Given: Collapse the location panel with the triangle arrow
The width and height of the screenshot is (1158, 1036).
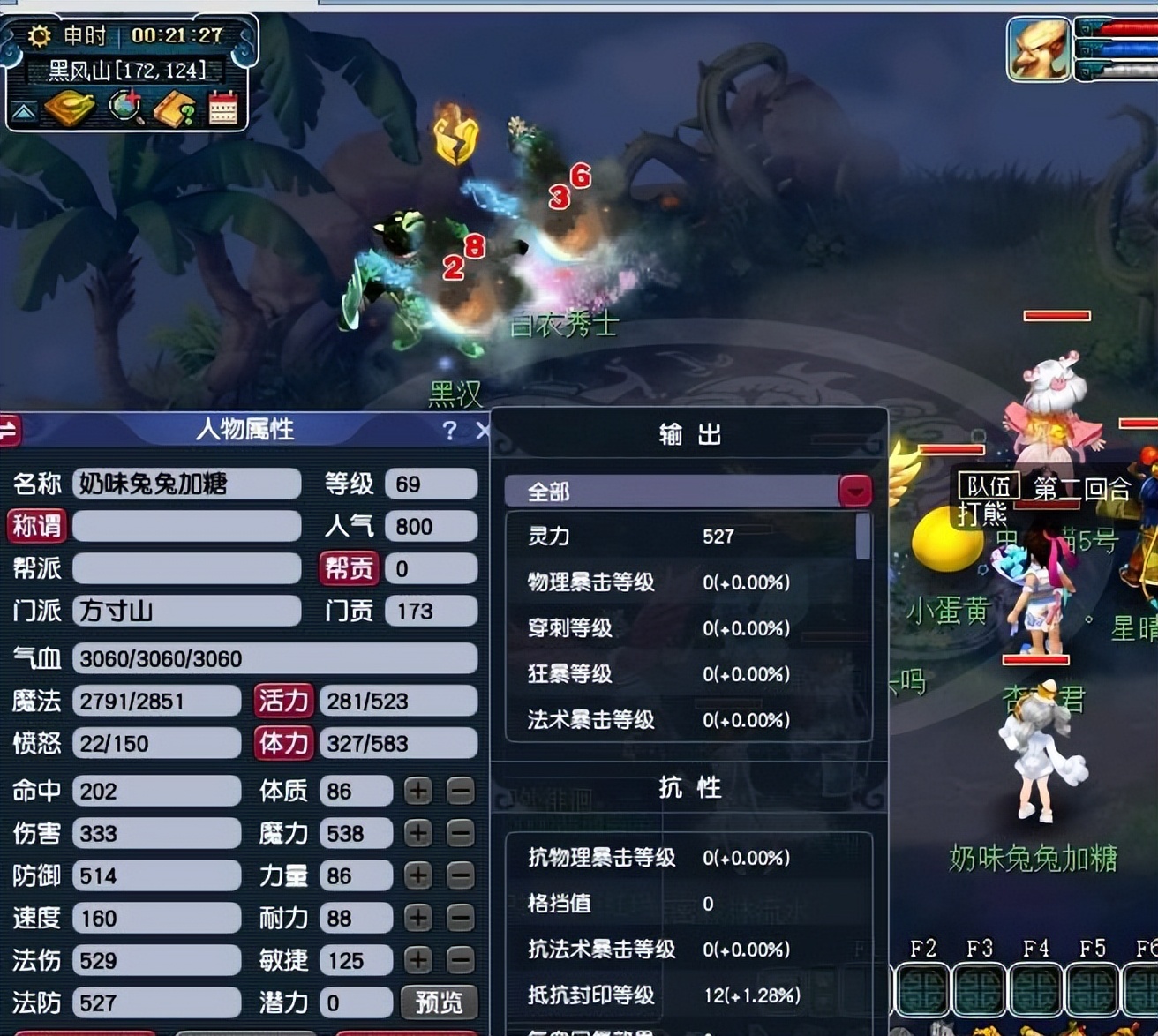Looking at the screenshot, I should [x=25, y=110].
